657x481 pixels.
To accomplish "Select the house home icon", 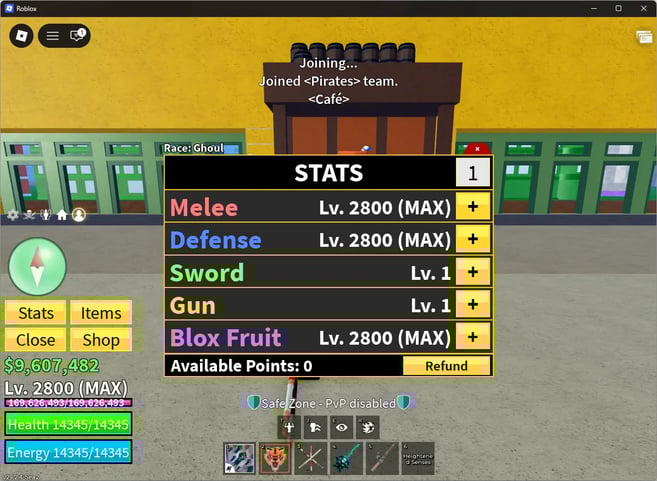I will click(62, 215).
